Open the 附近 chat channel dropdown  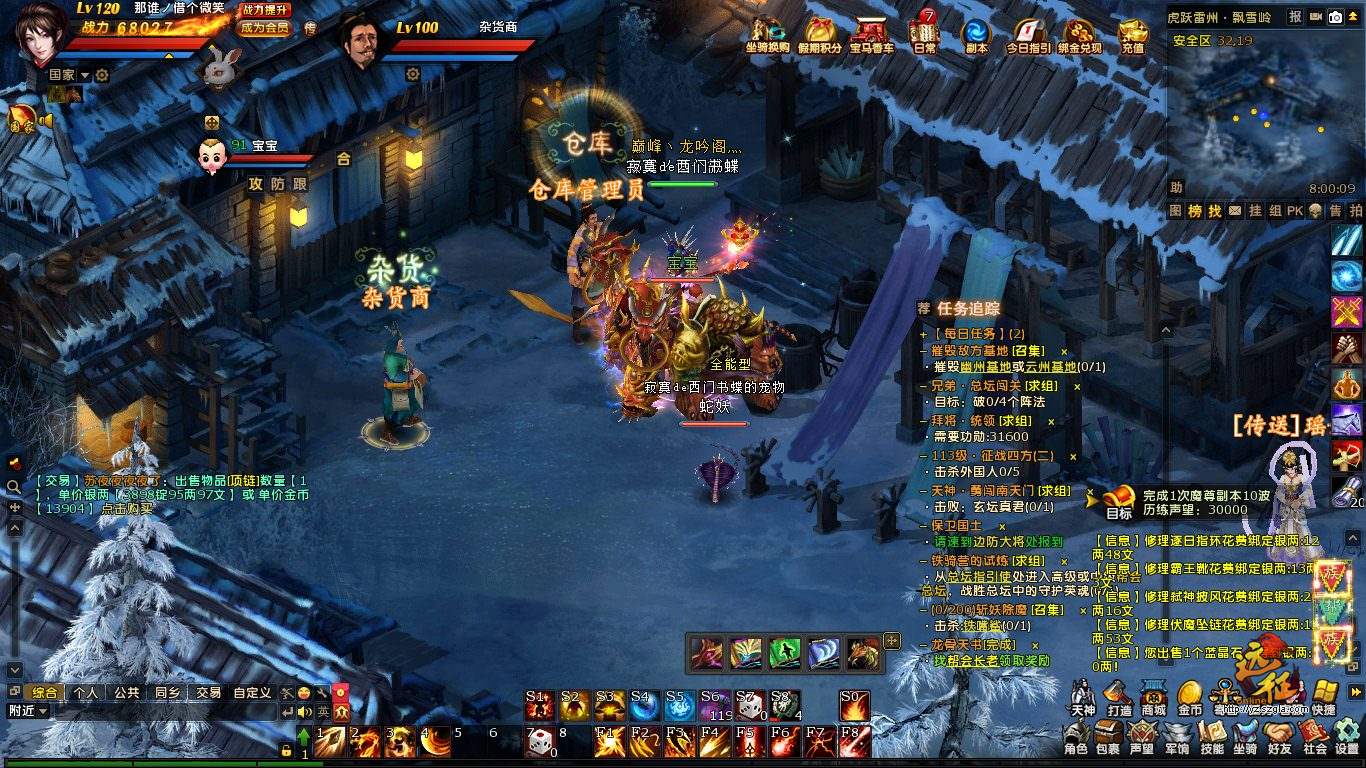[x=28, y=711]
